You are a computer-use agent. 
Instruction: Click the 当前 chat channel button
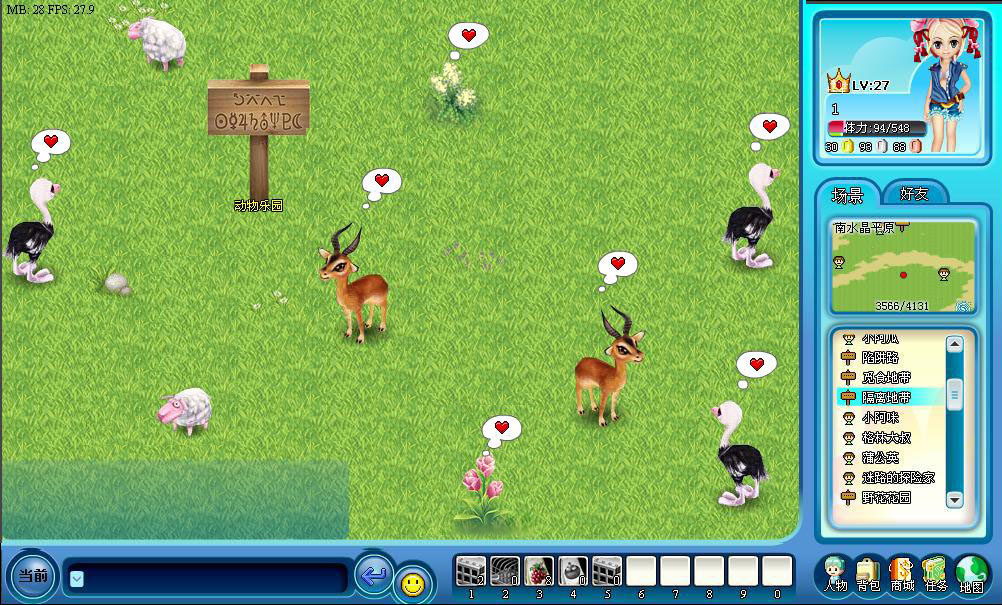(x=33, y=576)
